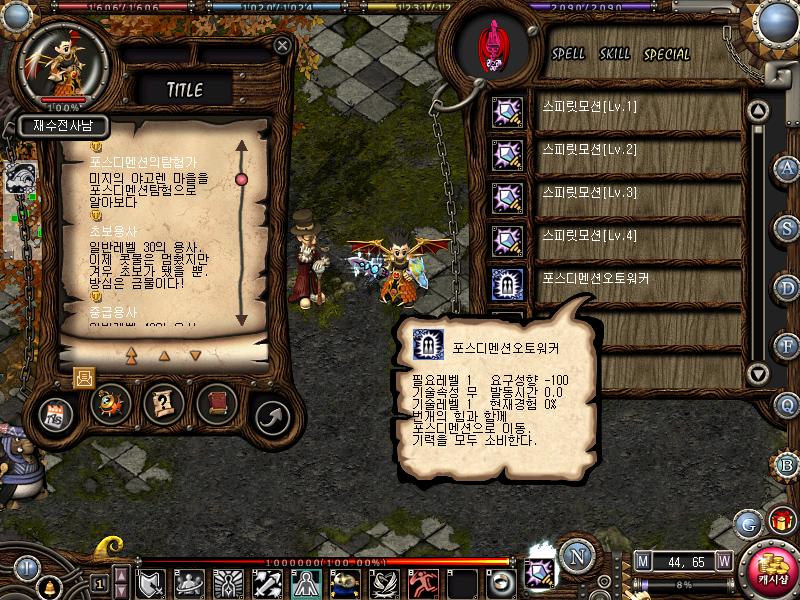Click the red gift box icon

pyautogui.click(x=780, y=520)
